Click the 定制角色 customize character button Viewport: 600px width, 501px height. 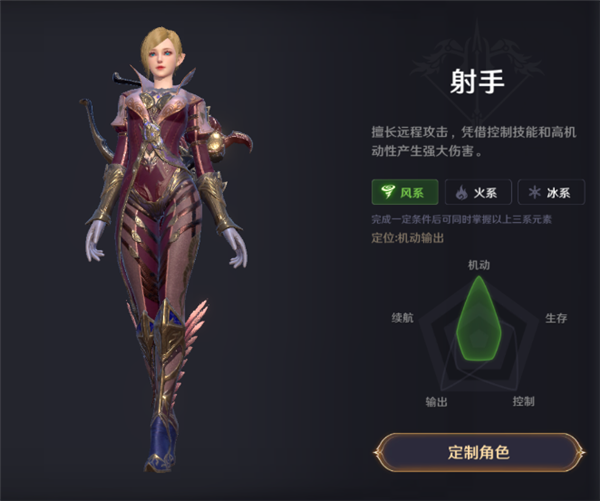(479, 452)
